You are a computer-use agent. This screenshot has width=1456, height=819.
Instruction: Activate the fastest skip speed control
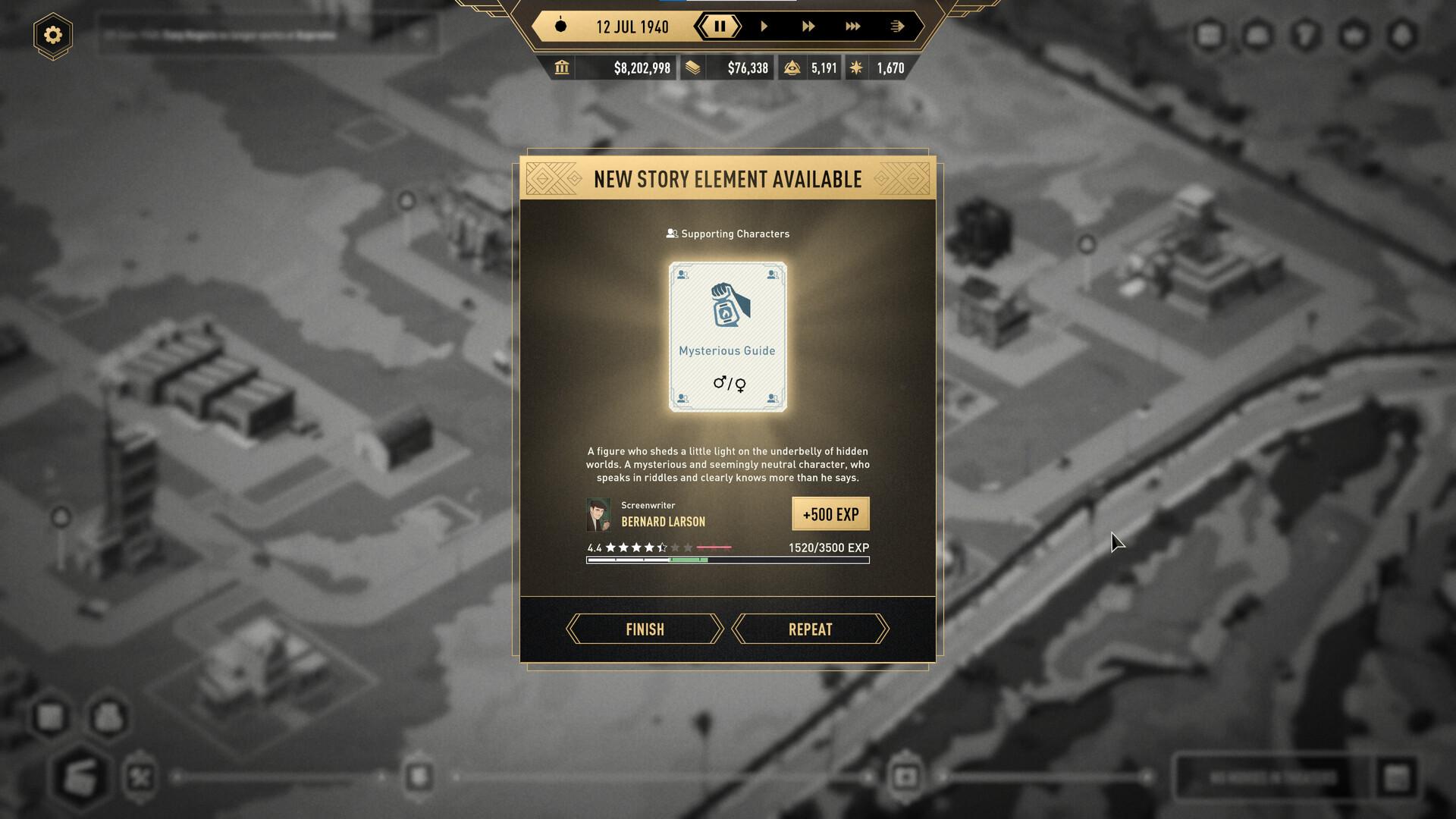click(897, 27)
